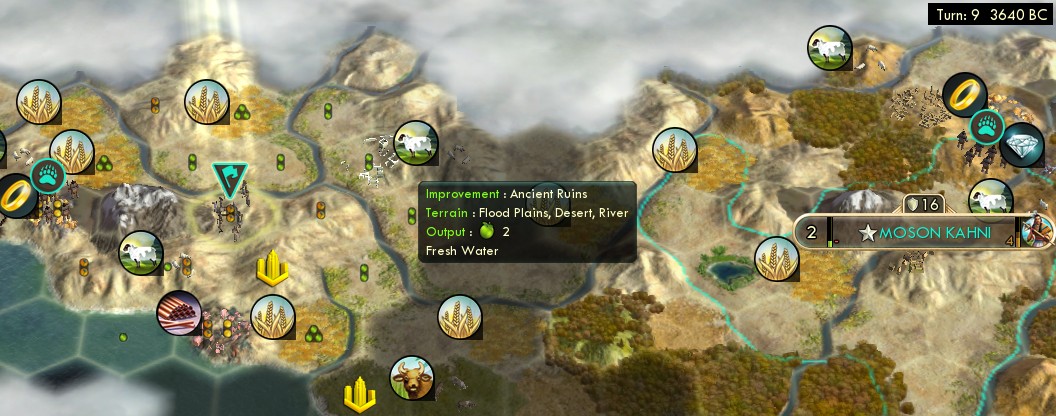Screen dimensions: 1056x416
Task: Click the copper resource icon
Action: [179, 315]
